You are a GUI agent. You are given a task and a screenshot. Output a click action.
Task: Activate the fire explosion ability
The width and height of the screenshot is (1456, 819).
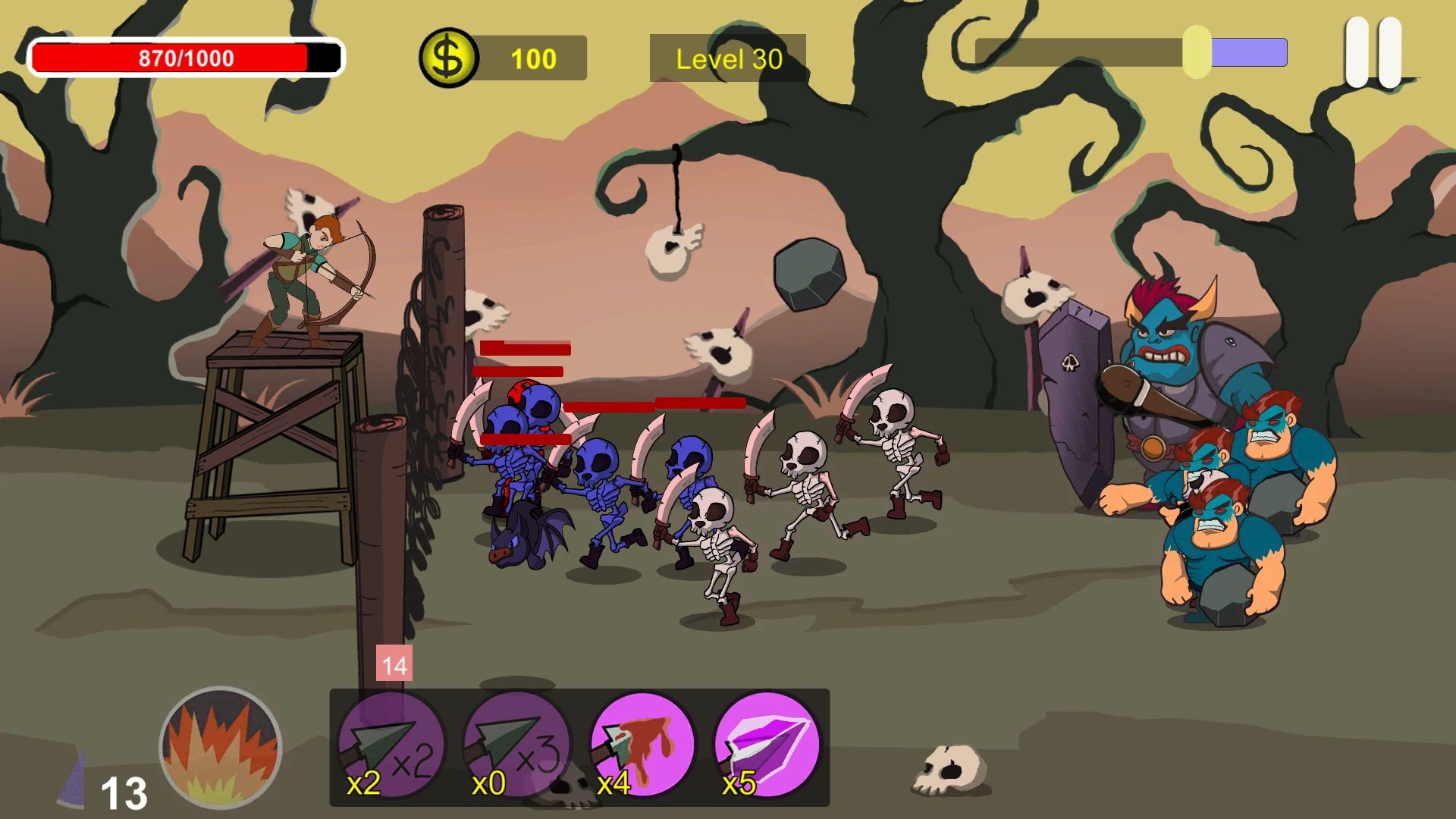[x=221, y=747]
